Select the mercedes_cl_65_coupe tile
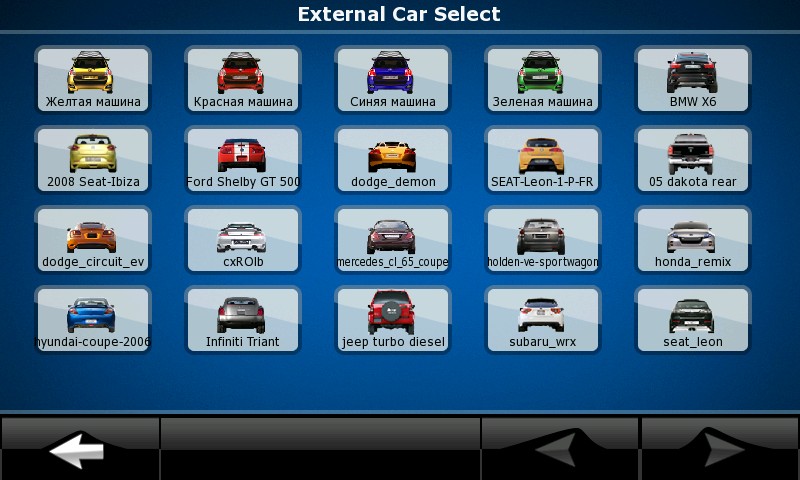 pos(393,239)
